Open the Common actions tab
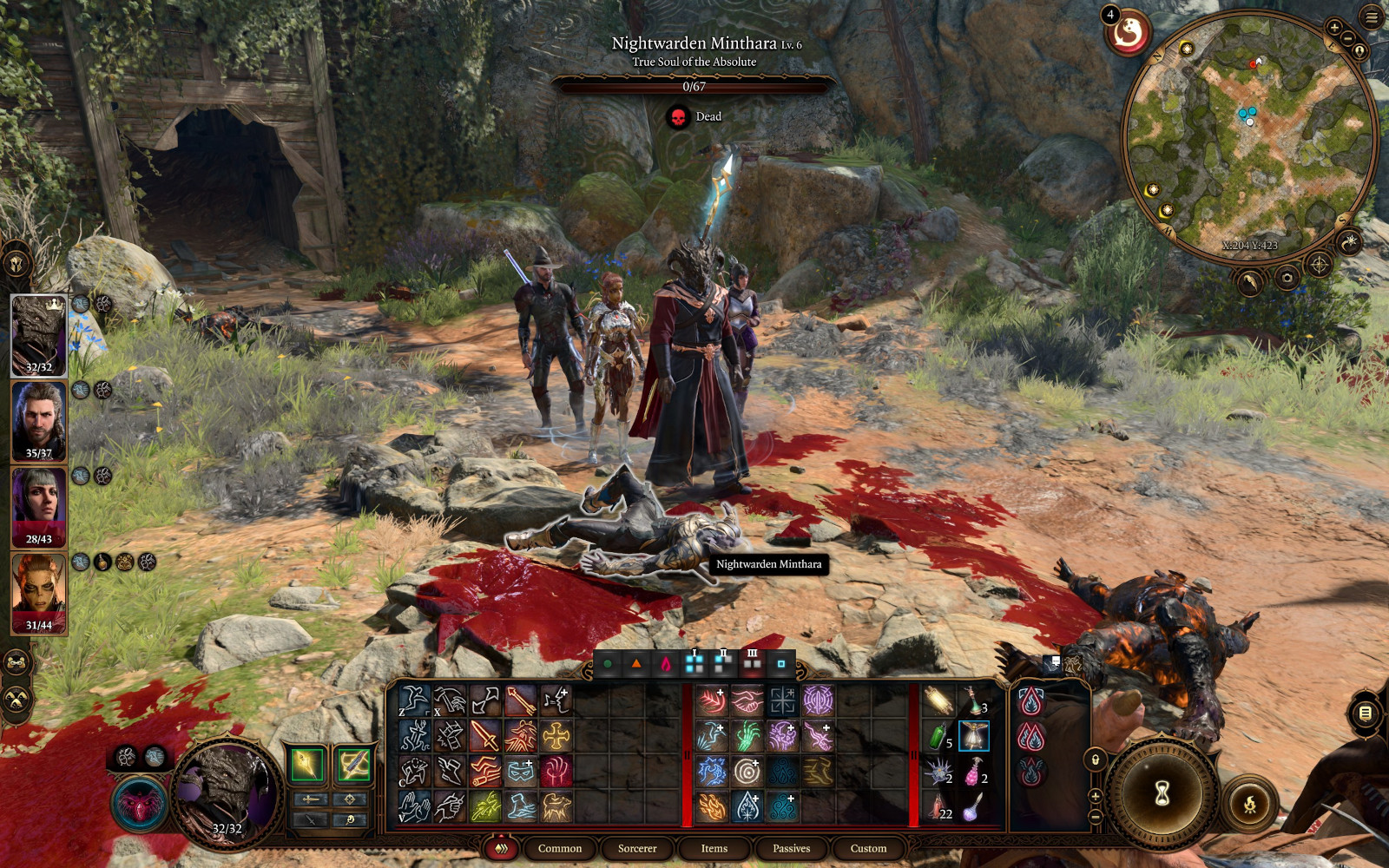 click(x=559, y=848)
